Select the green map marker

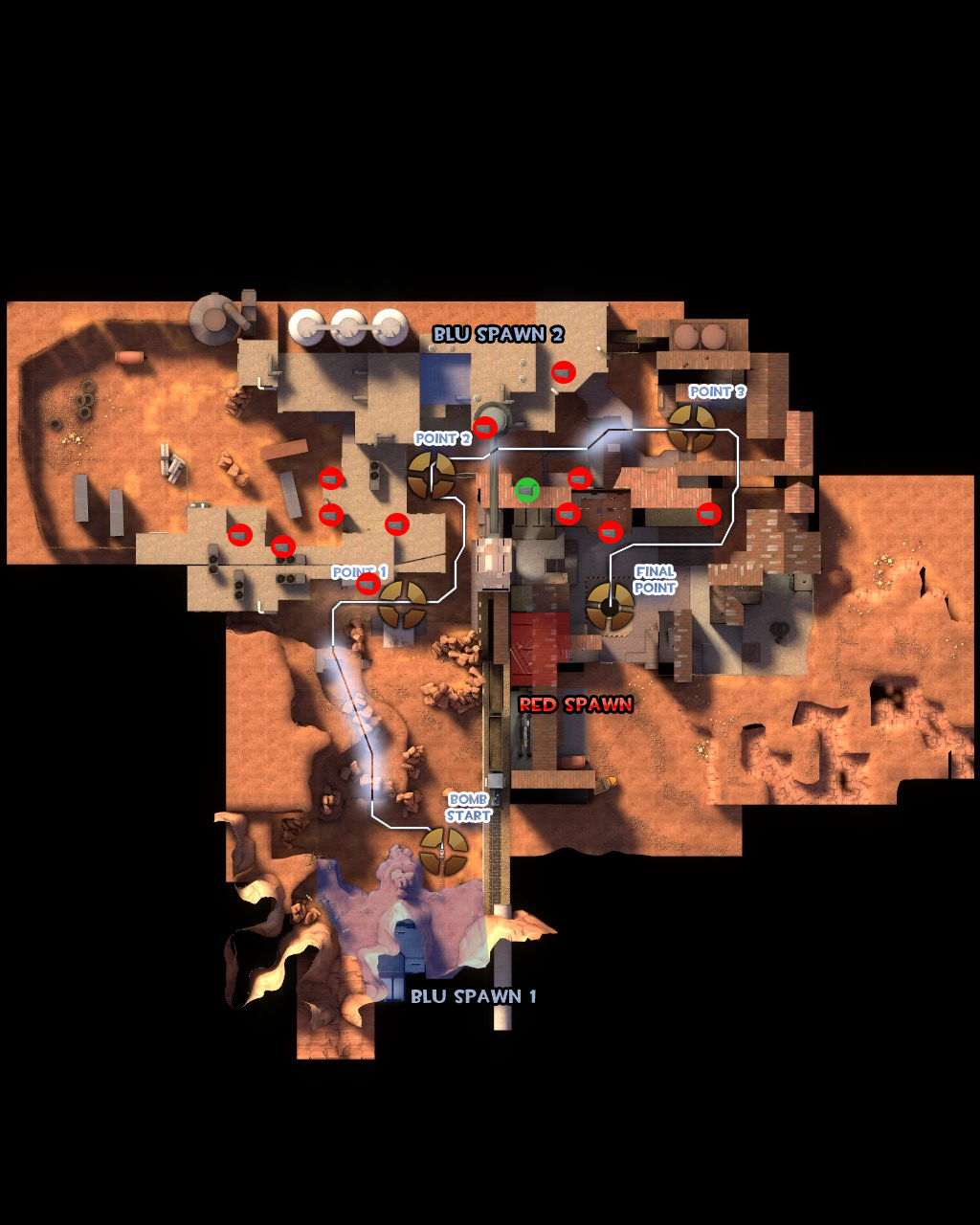coord(526,490)
